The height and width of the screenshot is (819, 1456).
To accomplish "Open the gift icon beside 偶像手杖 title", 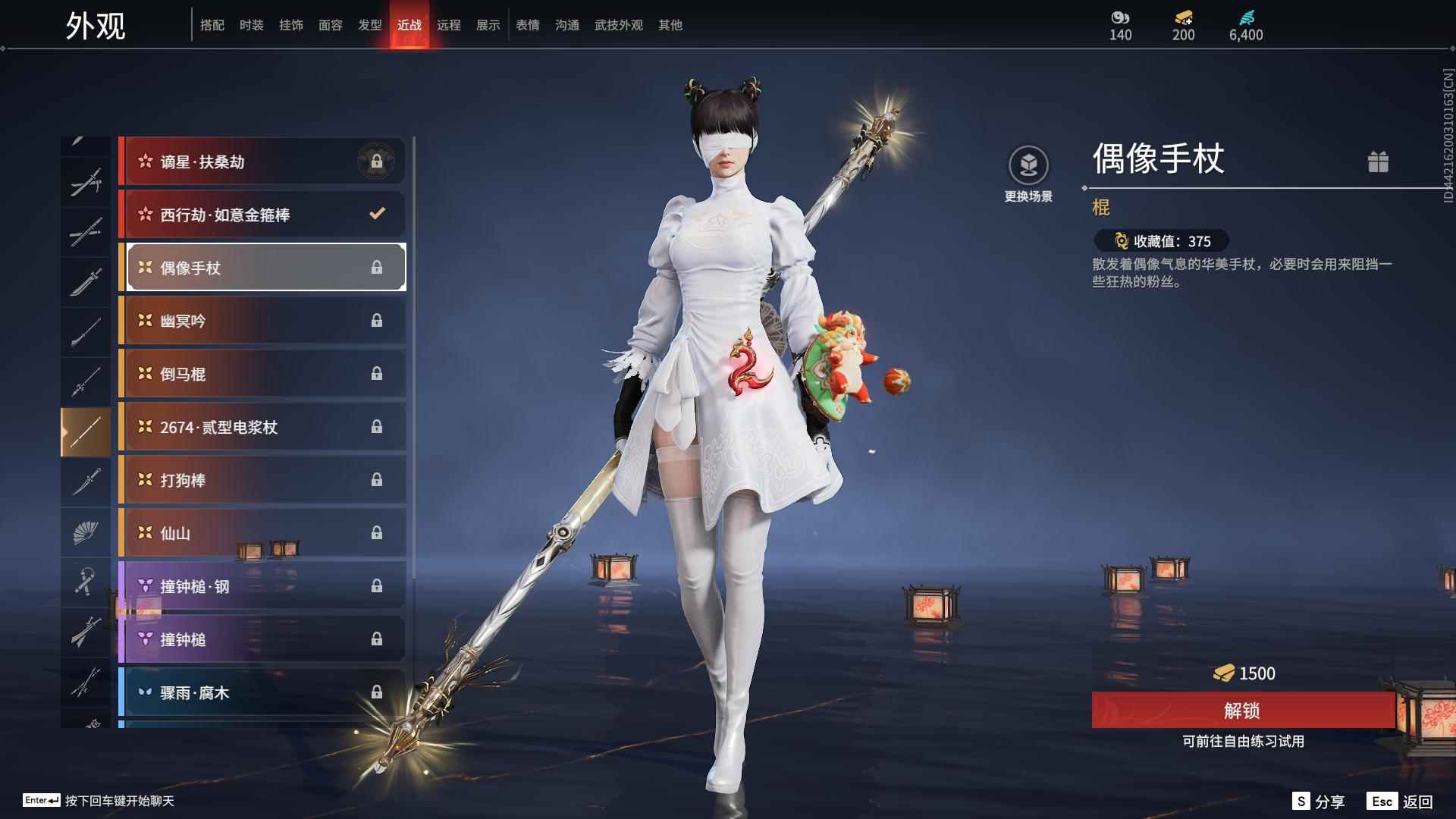I will point(1379,162).
